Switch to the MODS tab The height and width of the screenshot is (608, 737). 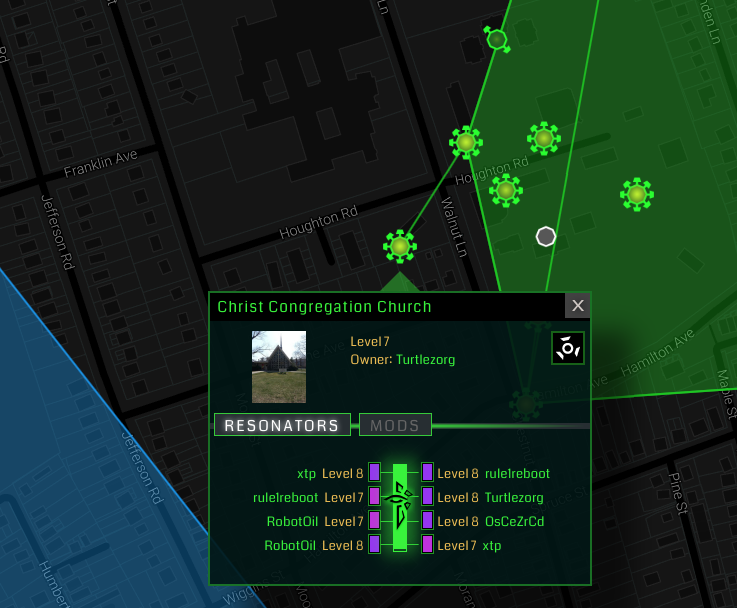coord(395,425)
